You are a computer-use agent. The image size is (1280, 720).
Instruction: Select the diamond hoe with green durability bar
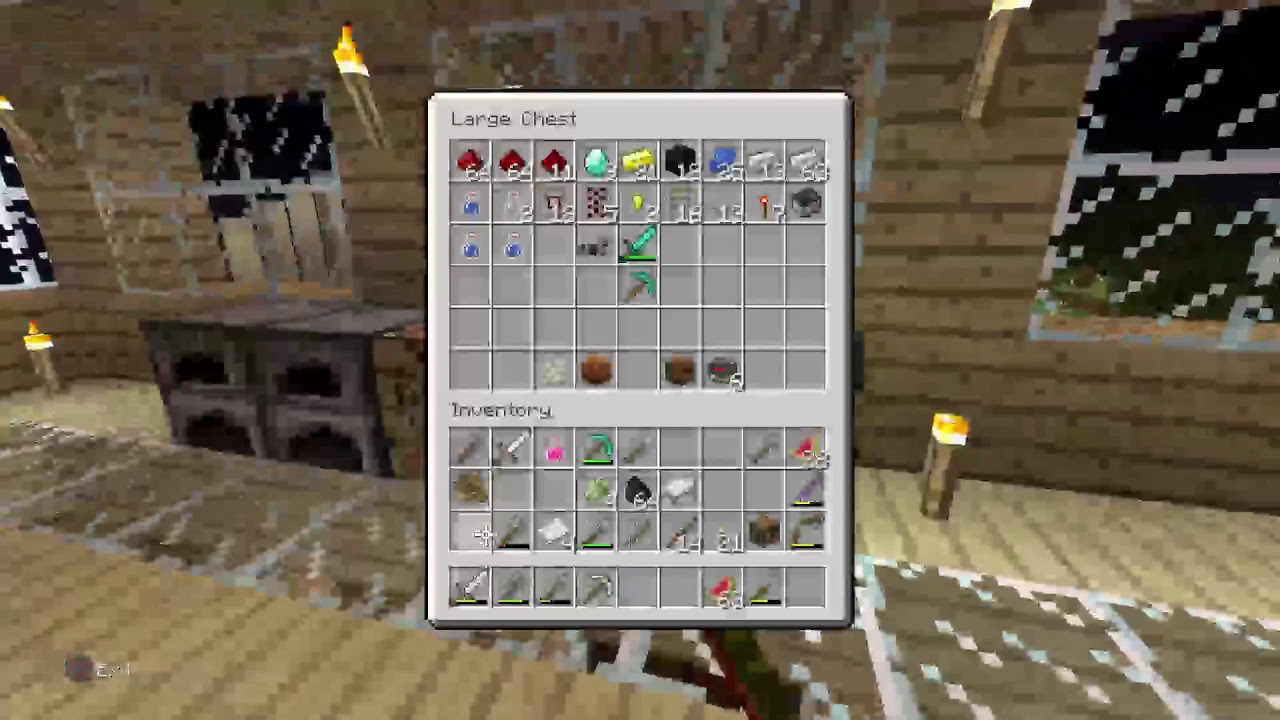point(638,248)
